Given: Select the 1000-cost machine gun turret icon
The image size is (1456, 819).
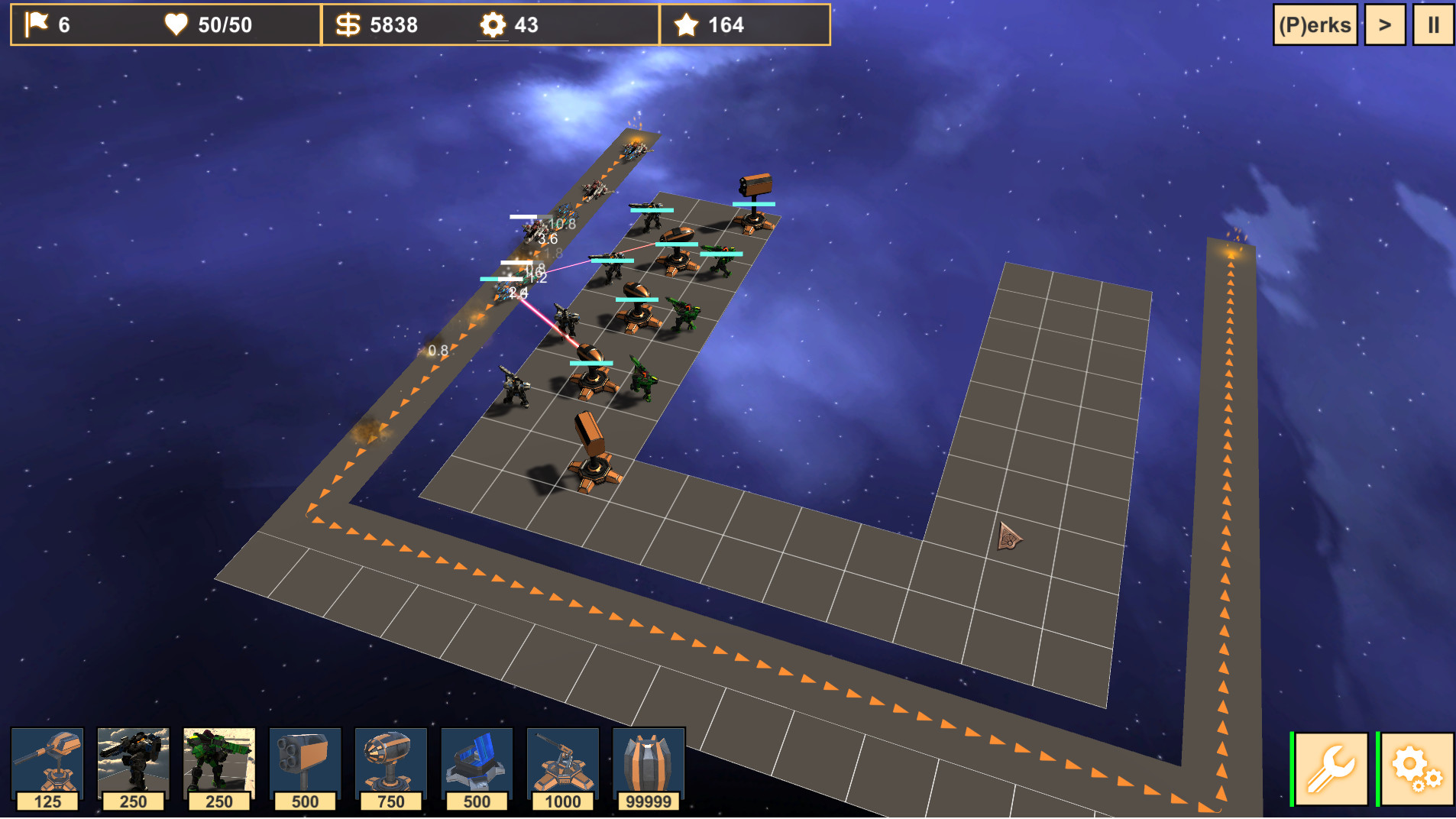Looking at the screenshot, I should coord(563,764).
